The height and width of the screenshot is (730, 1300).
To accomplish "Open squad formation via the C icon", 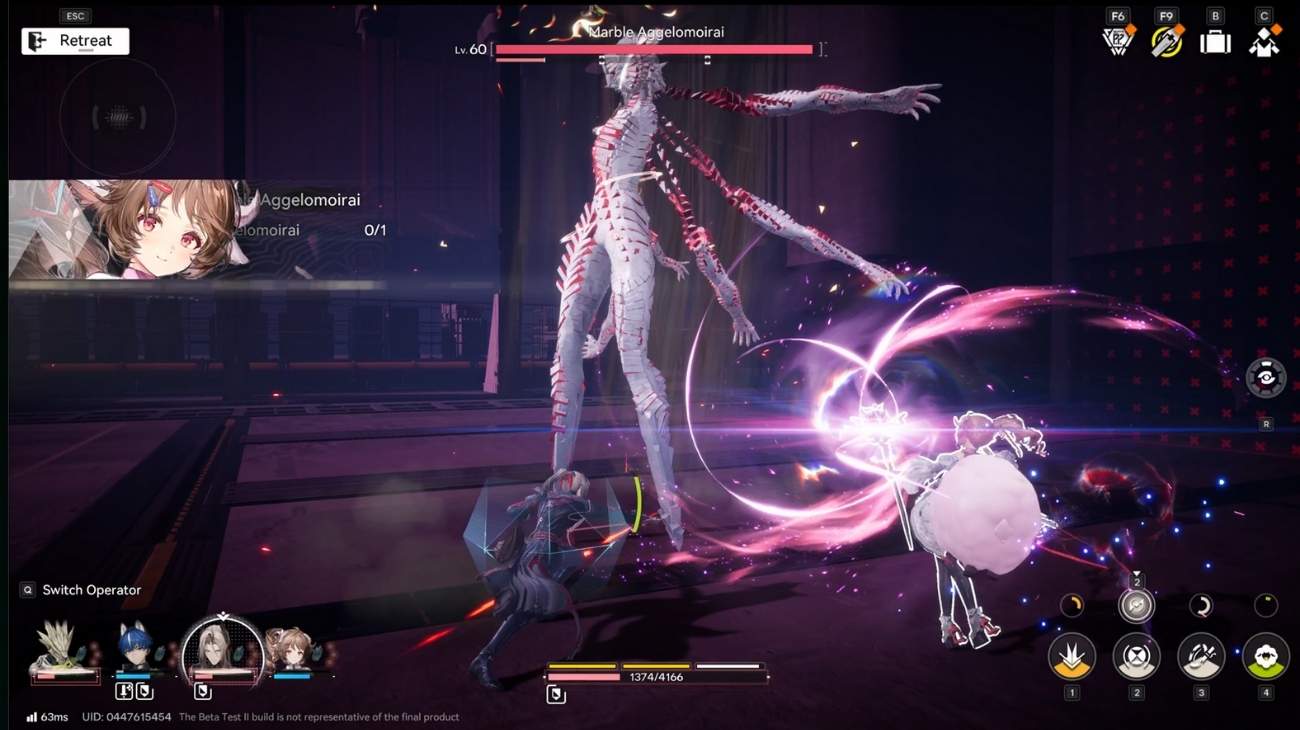I will [1263, 40].
